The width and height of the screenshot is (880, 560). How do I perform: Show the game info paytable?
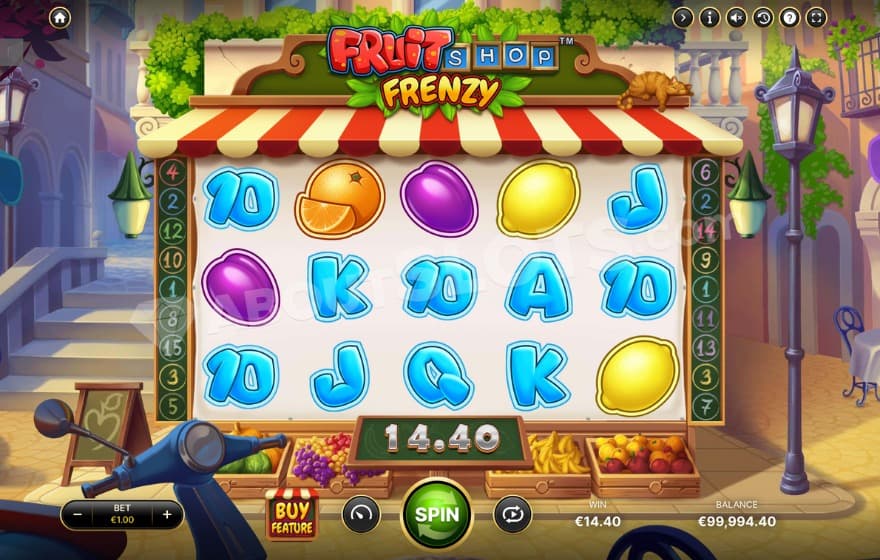click(x=710, y=17)
